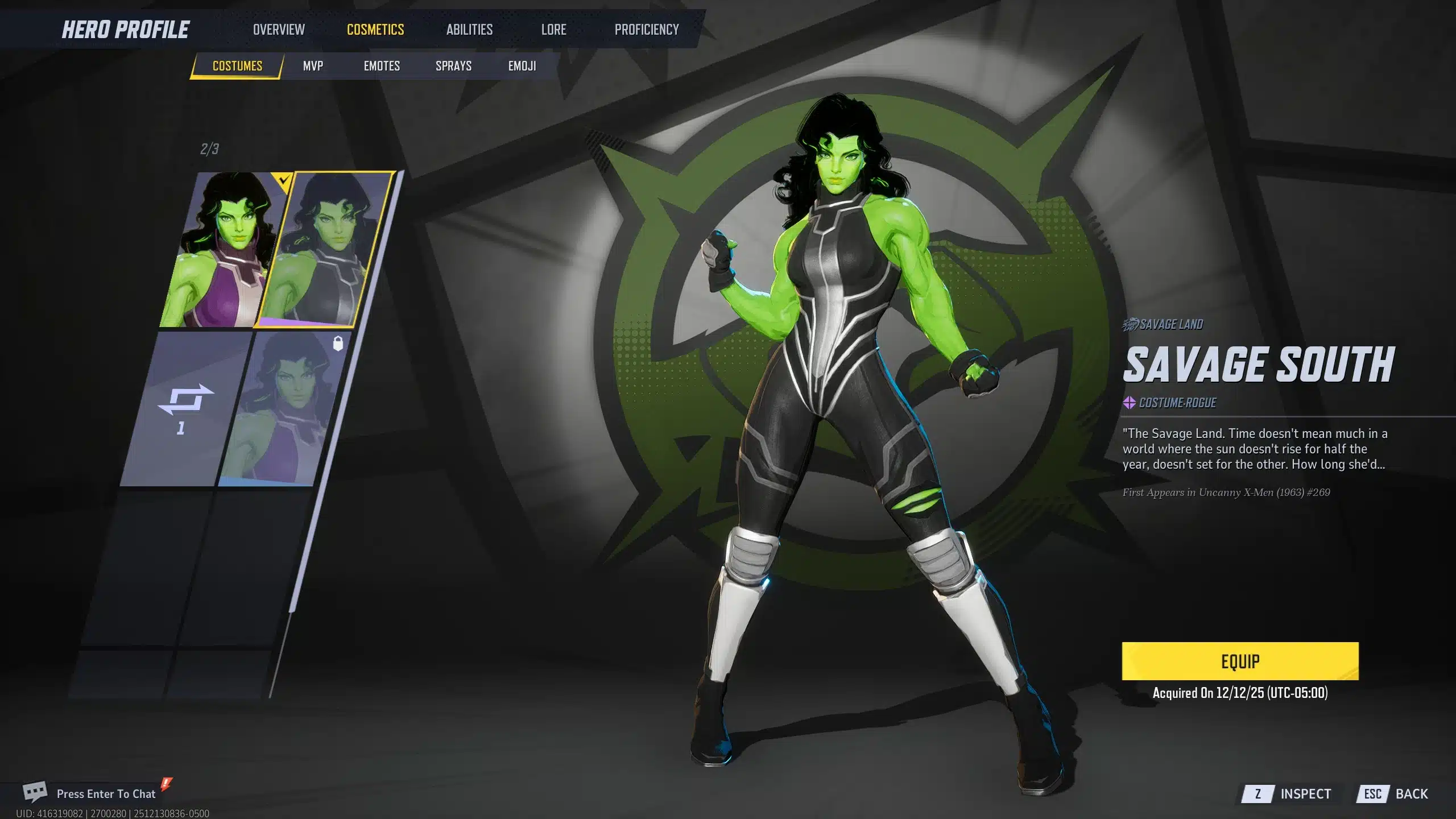Switch to the Abilities tab
The height and width of the screenshot is (819, 1456).
pos(469,30)
